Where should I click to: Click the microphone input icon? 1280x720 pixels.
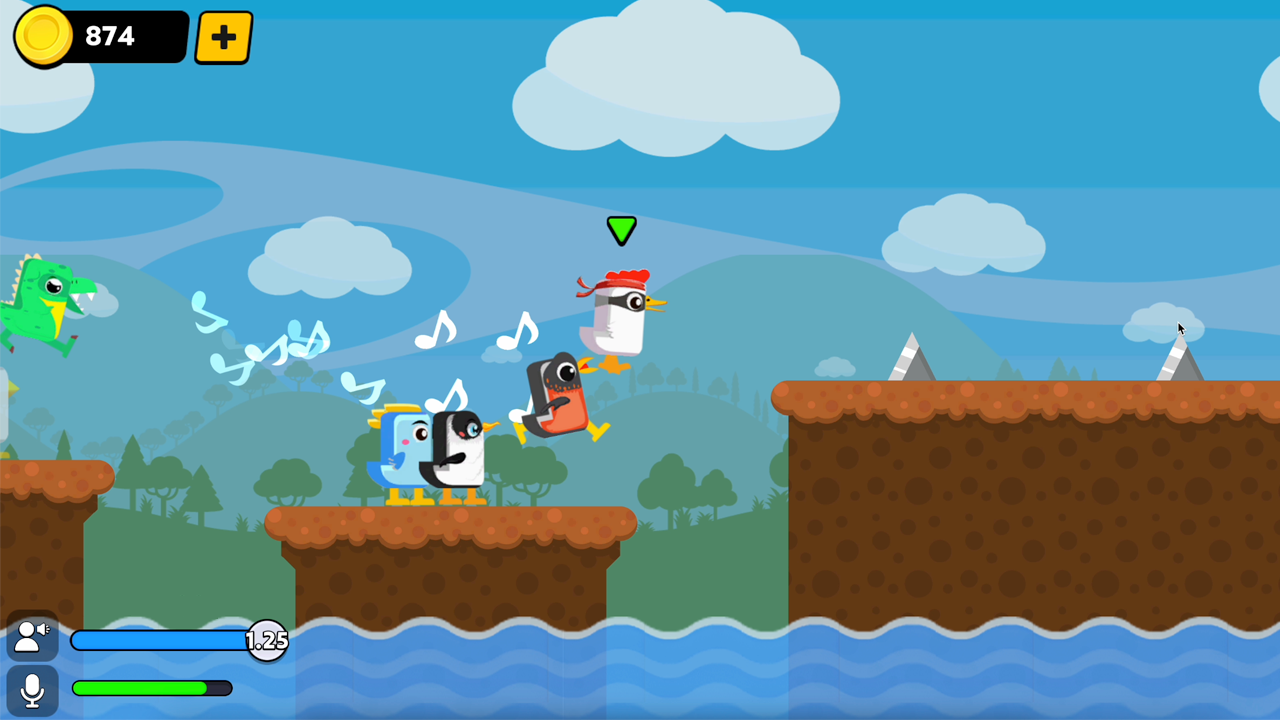pyautogui.click(x=31, y=688)
